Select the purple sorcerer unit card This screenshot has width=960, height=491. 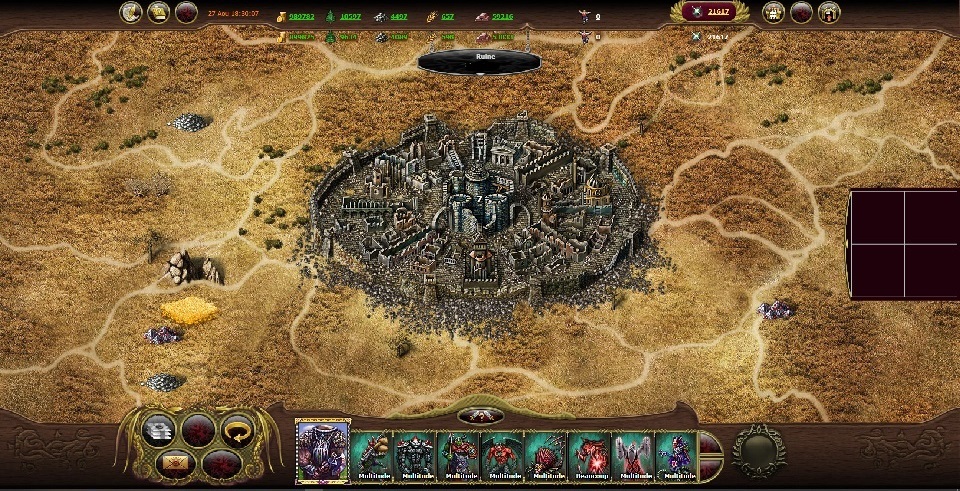click(675, 454)
